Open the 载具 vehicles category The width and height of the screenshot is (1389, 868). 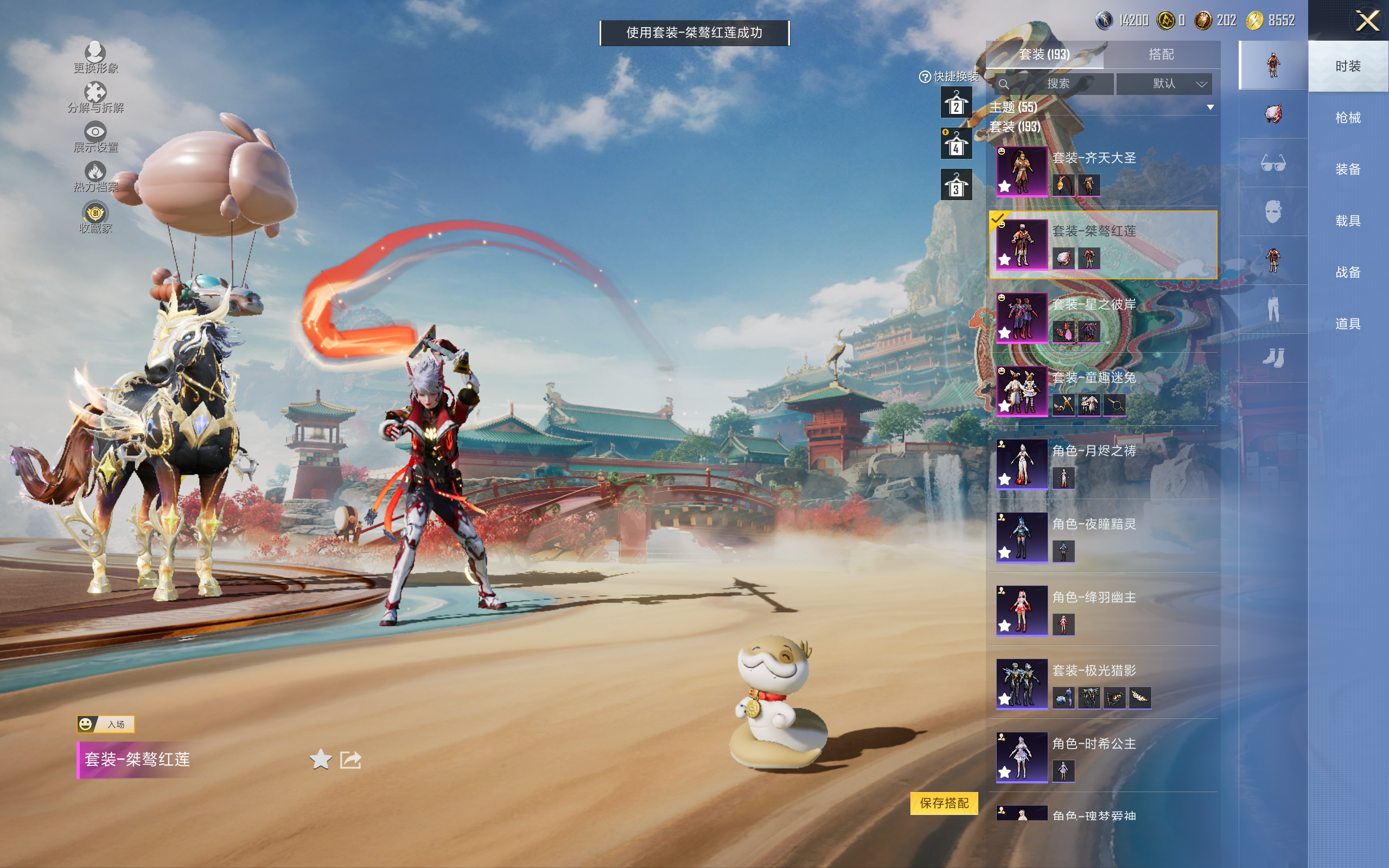(1347, 221)
